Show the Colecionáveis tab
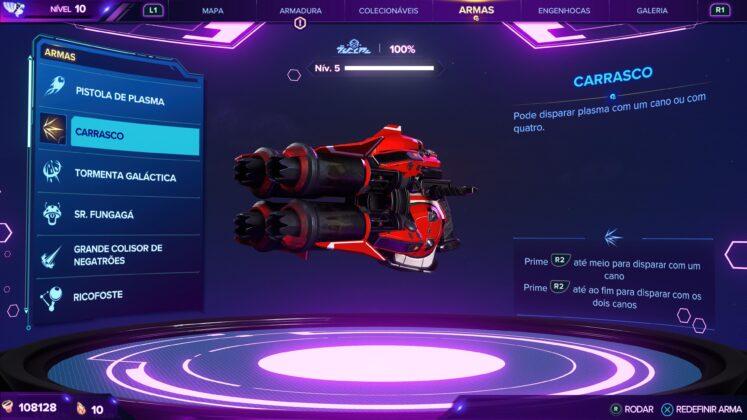 [x=386, y=10]
